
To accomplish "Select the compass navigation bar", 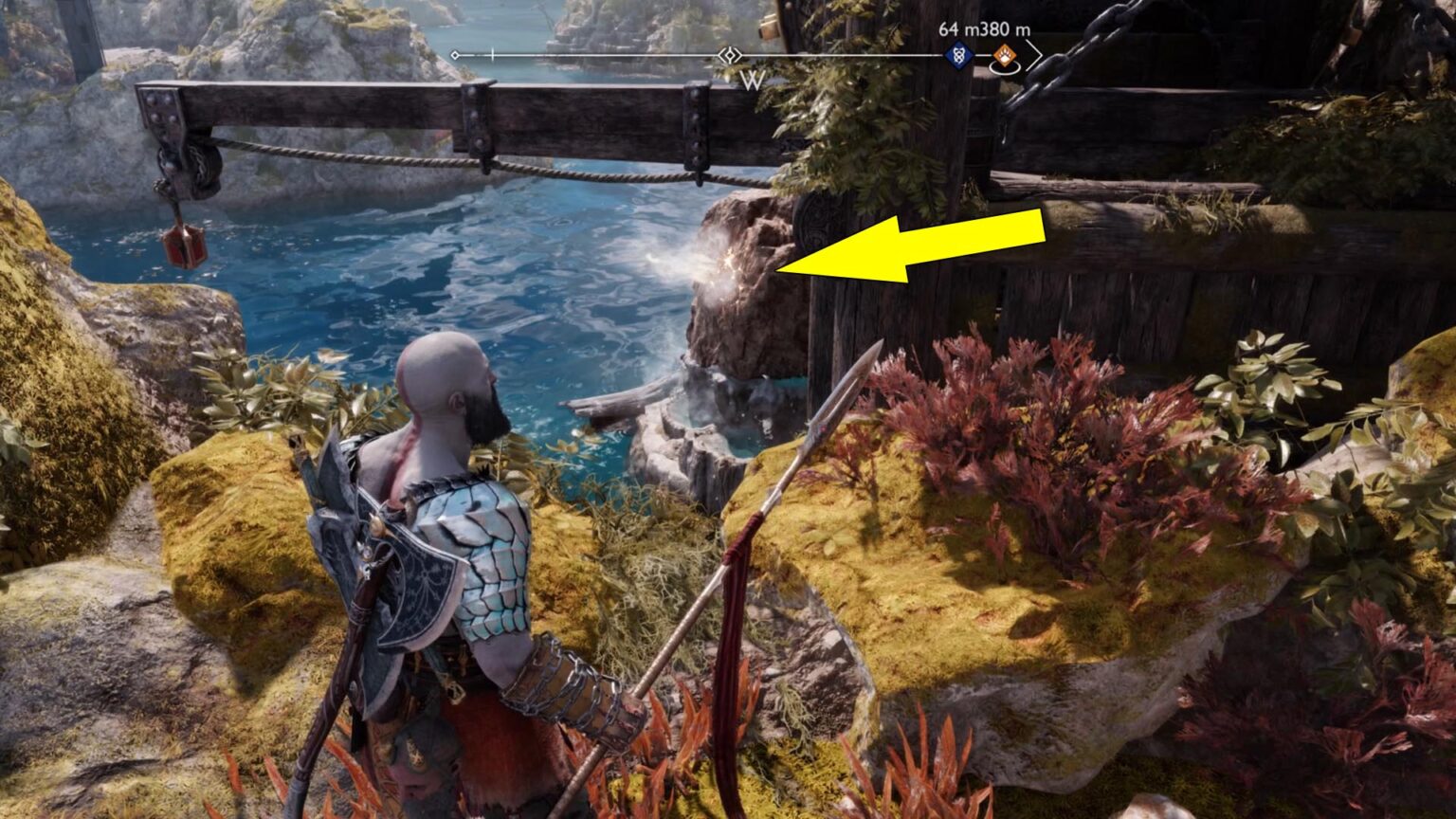I will [664, 54].
